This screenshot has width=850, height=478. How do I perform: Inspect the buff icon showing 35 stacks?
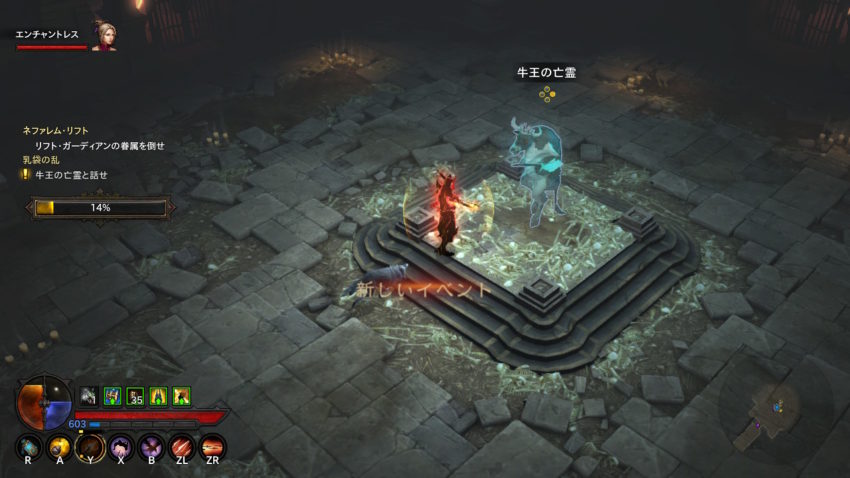pyautogui.click(x=135, y=396)
